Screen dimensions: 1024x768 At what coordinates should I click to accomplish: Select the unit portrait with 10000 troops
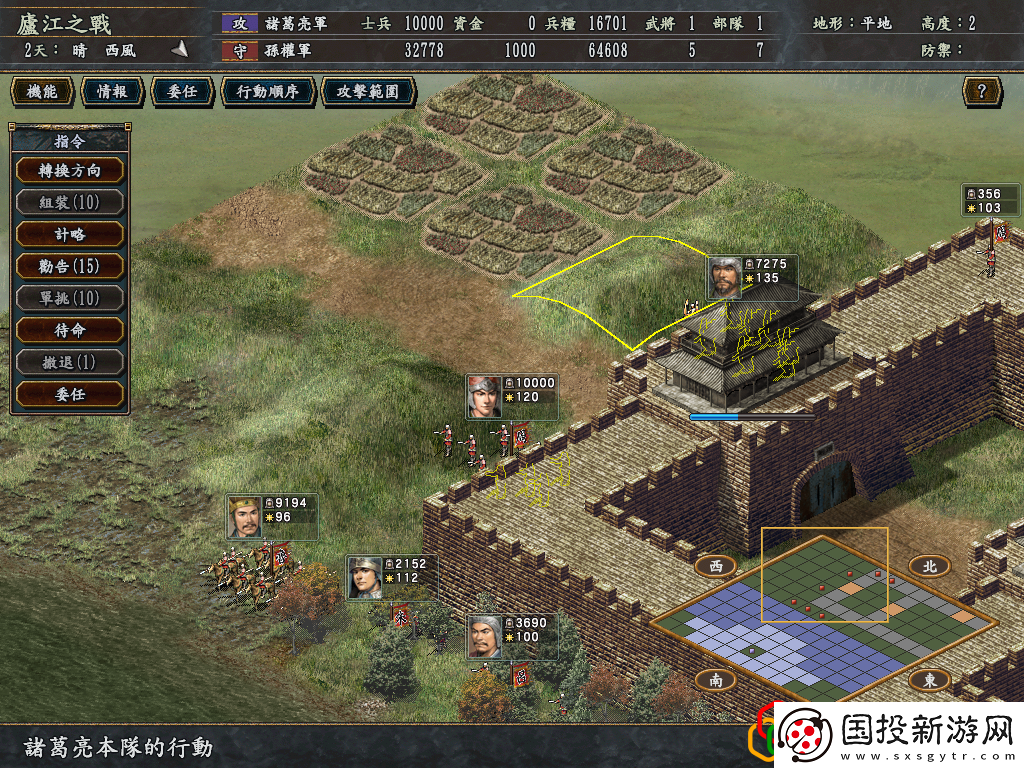(x=485, y=397)
